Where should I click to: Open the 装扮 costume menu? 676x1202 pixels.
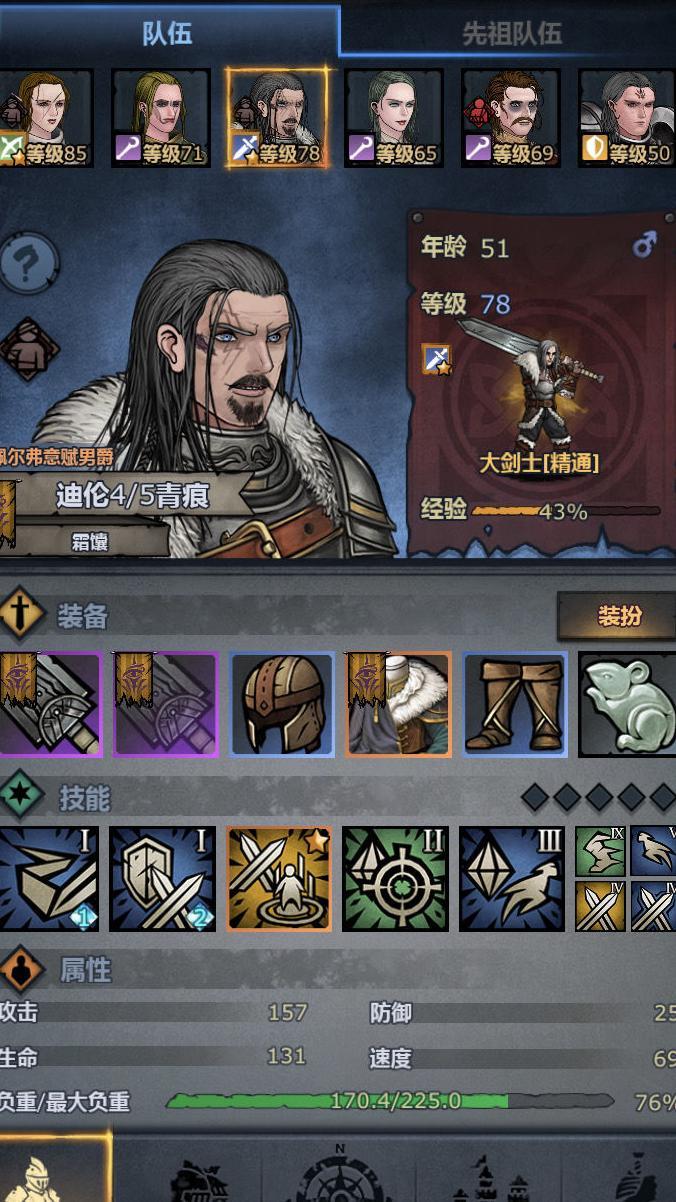pos(618,616)
